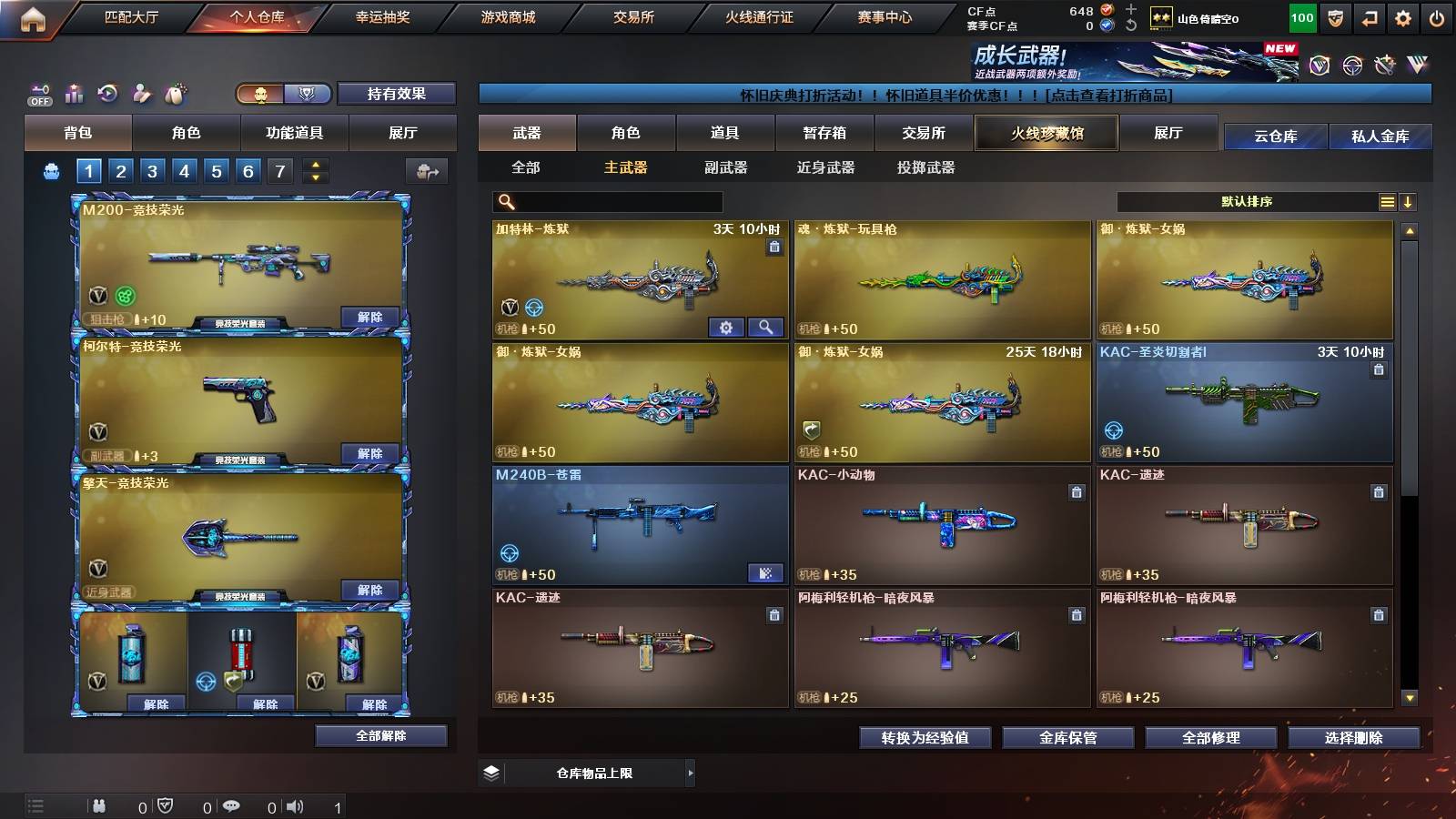Toggle the OFF key switch at top left
This screenshot has width=1456, height=819.
pyautogui.click(x=38, y=91)
